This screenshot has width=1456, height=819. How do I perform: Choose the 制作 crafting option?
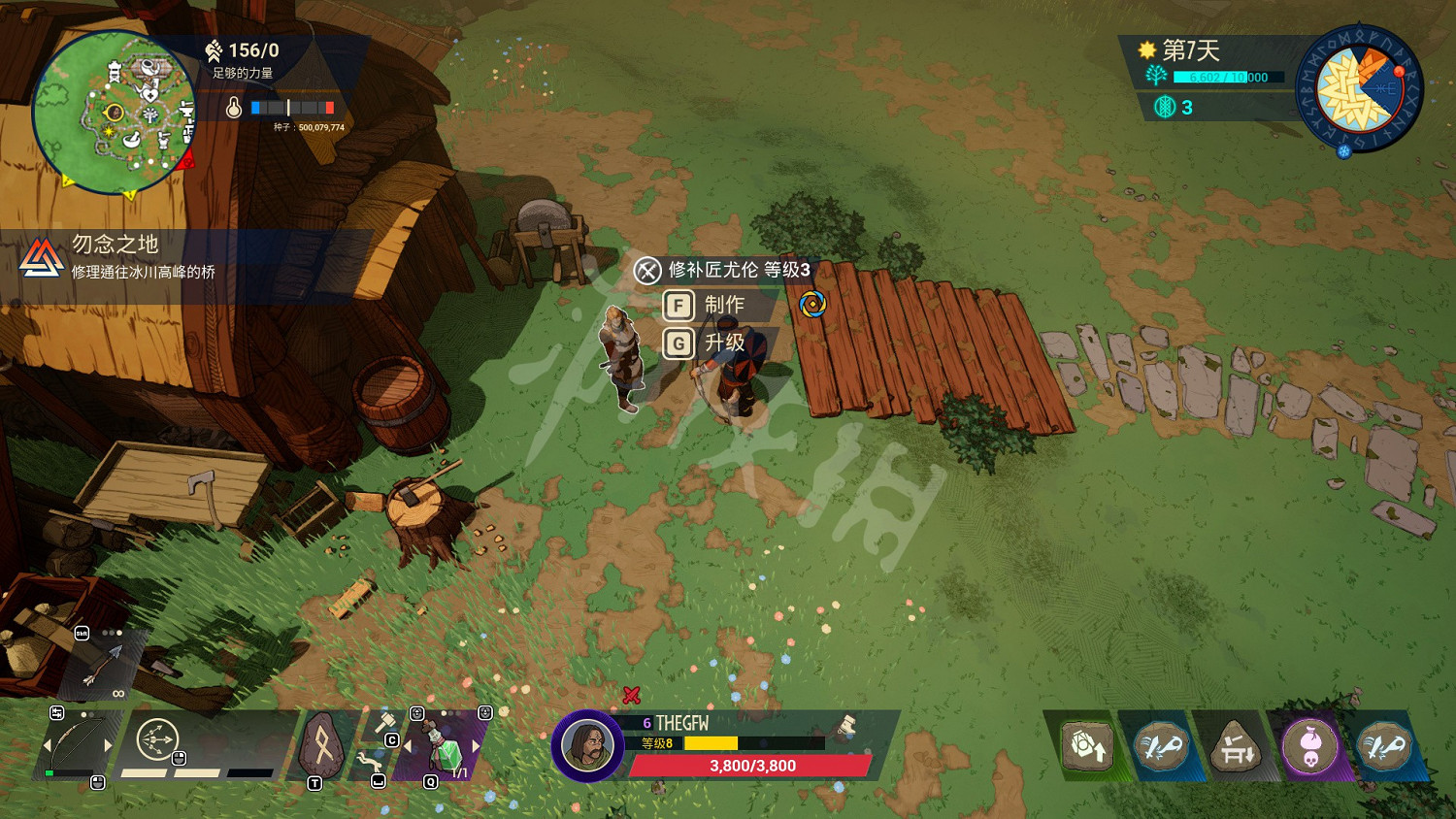722,306
